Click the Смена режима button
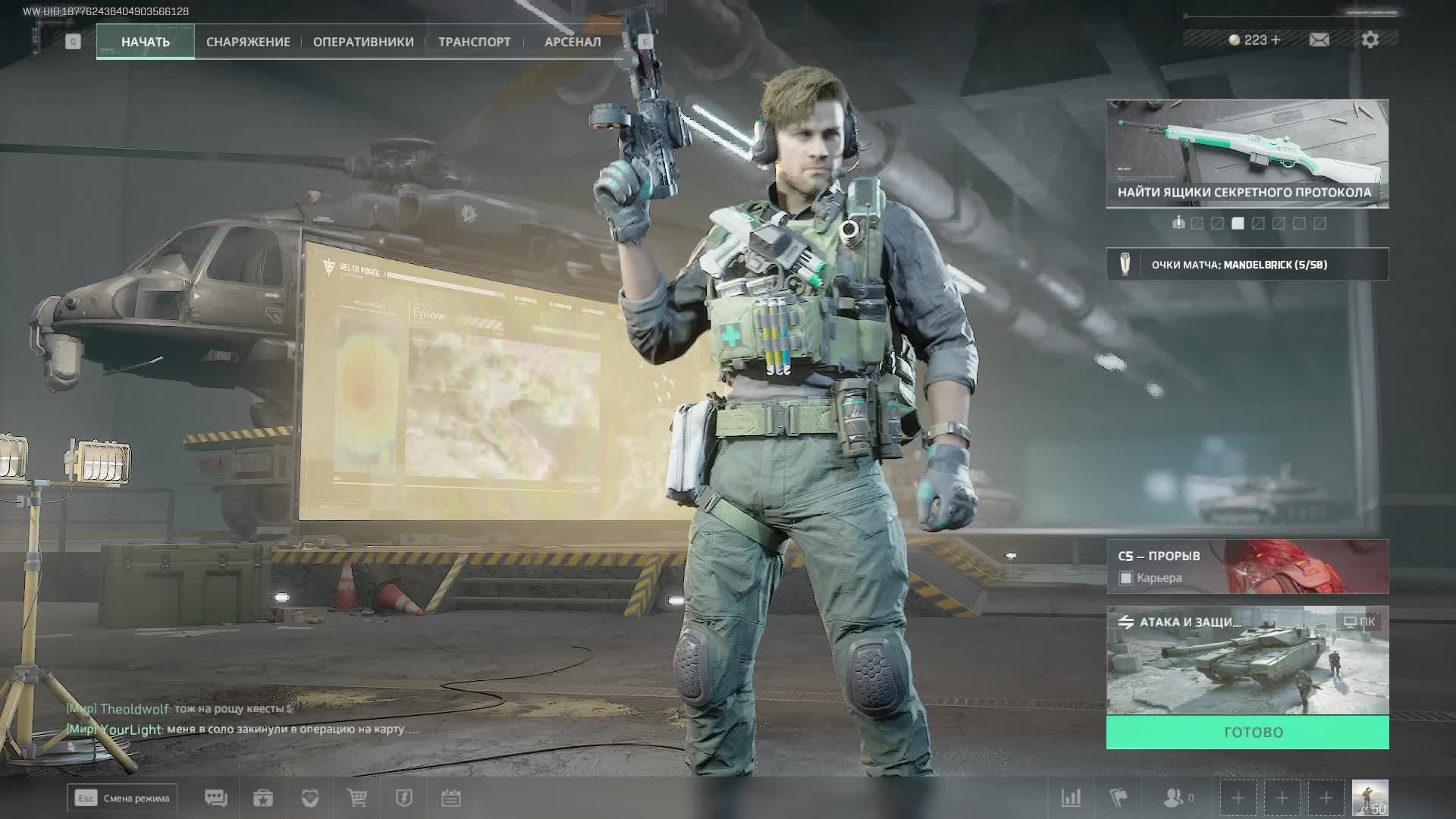Image resolution: width=1456 pixels, height=819 pixels. (x=122, y=798)
